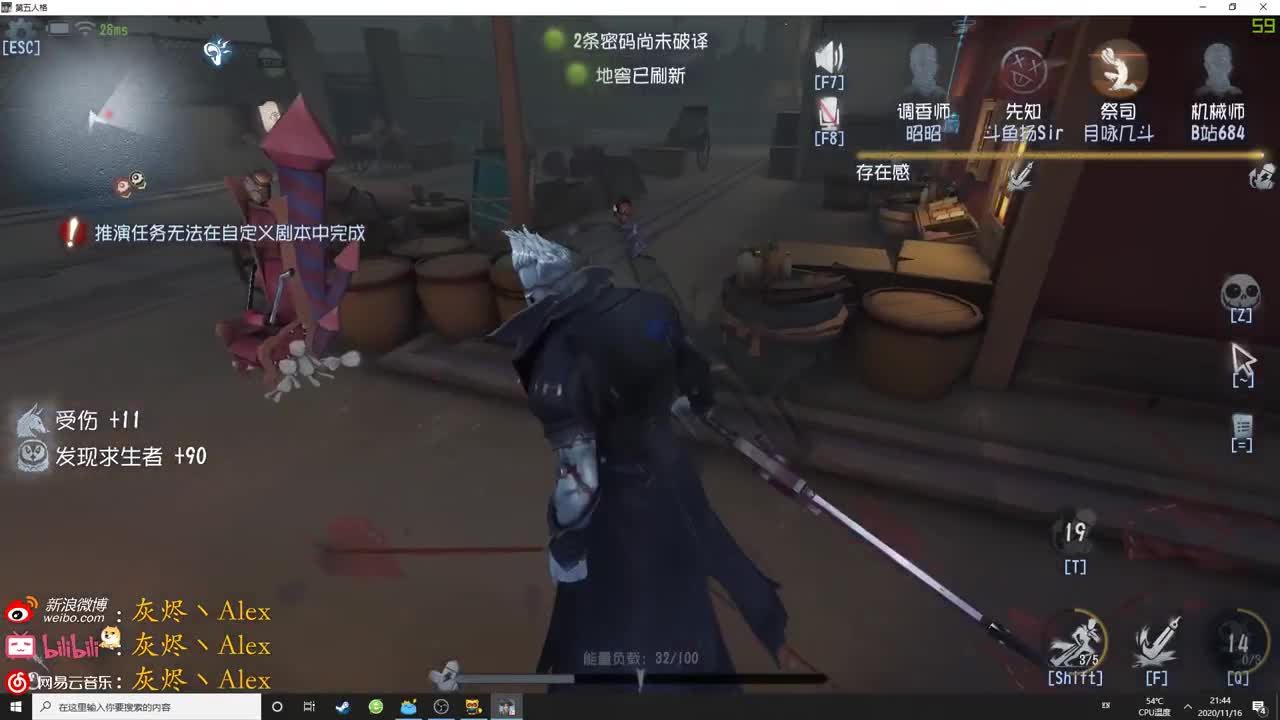Select 先知 斗鱼扬Sir's character portrait
The width and height of the screenshot is (1280, 720).
[1021, 70]
